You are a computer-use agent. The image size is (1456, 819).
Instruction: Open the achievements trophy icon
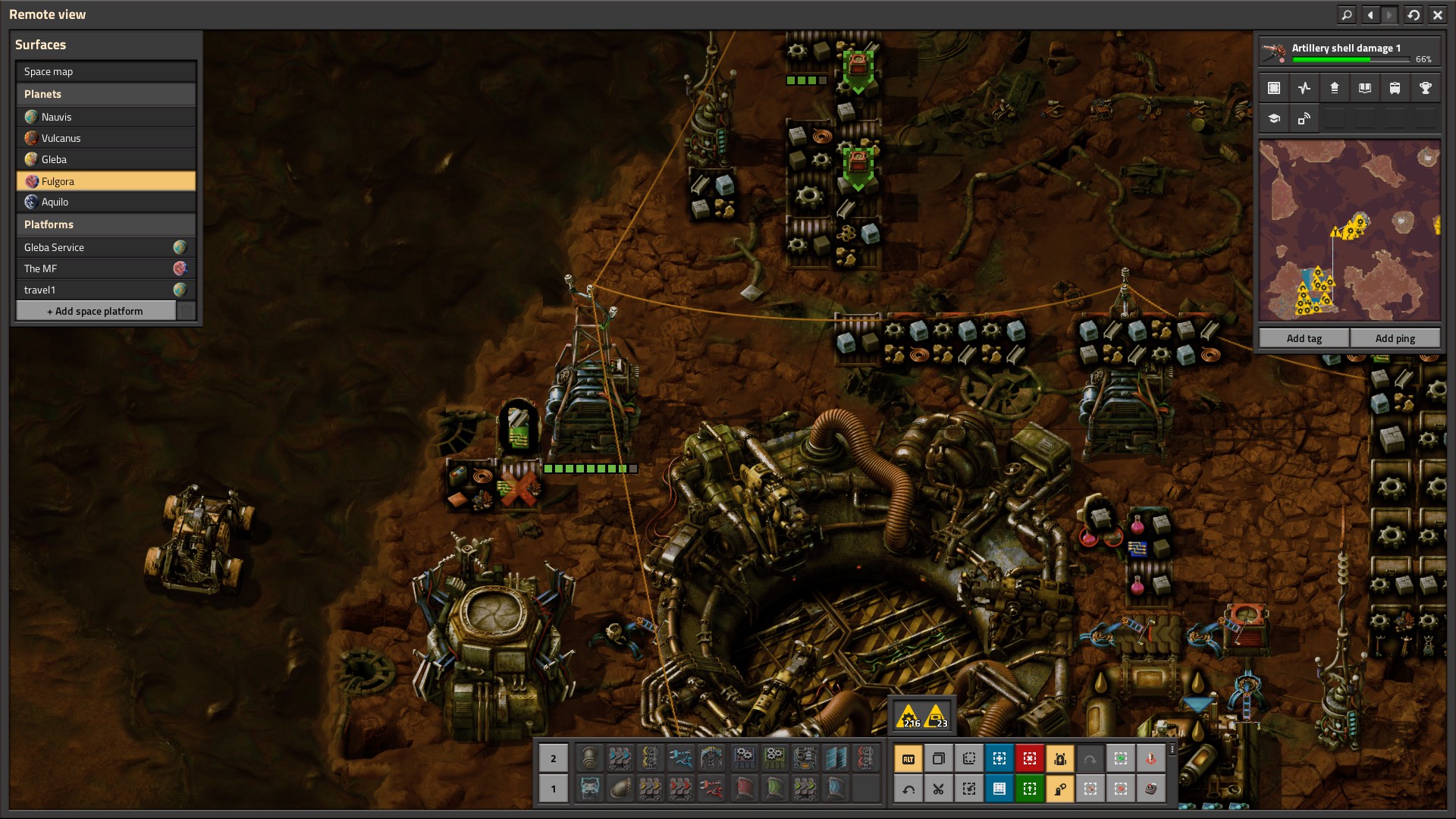pos(1425,88)
